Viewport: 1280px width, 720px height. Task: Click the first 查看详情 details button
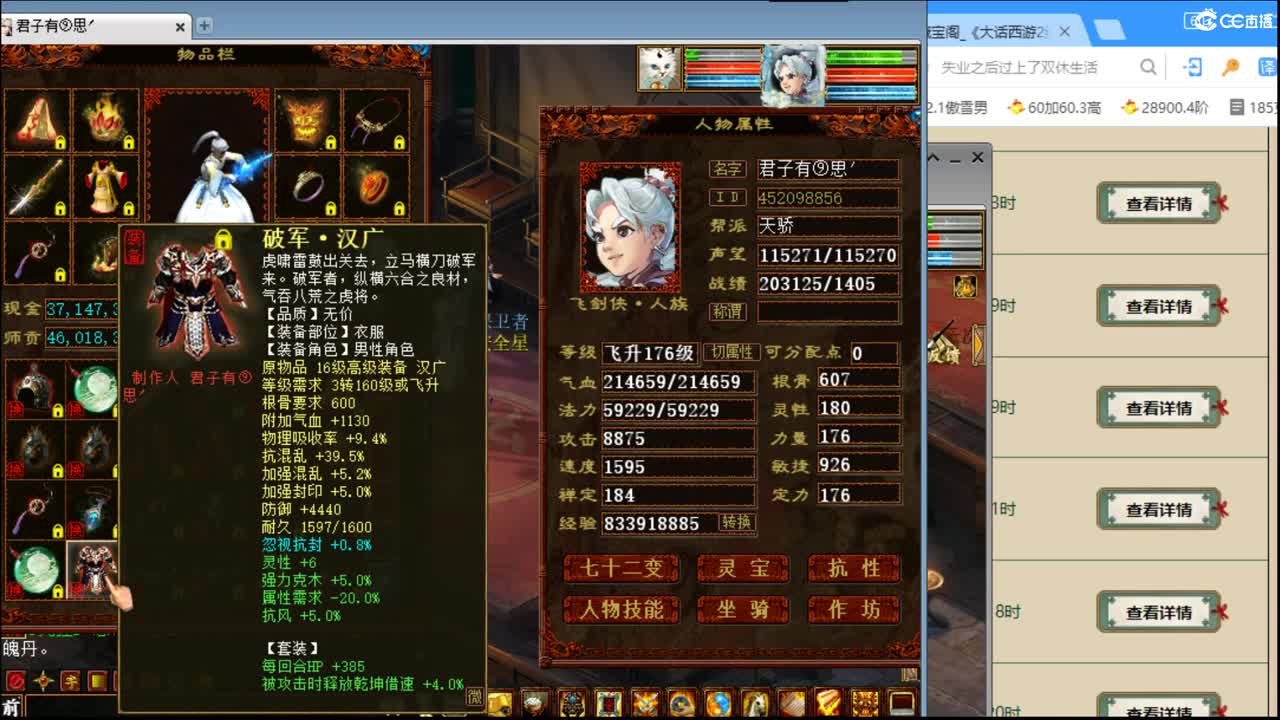pyautogui.click(x=1160, y=202)
